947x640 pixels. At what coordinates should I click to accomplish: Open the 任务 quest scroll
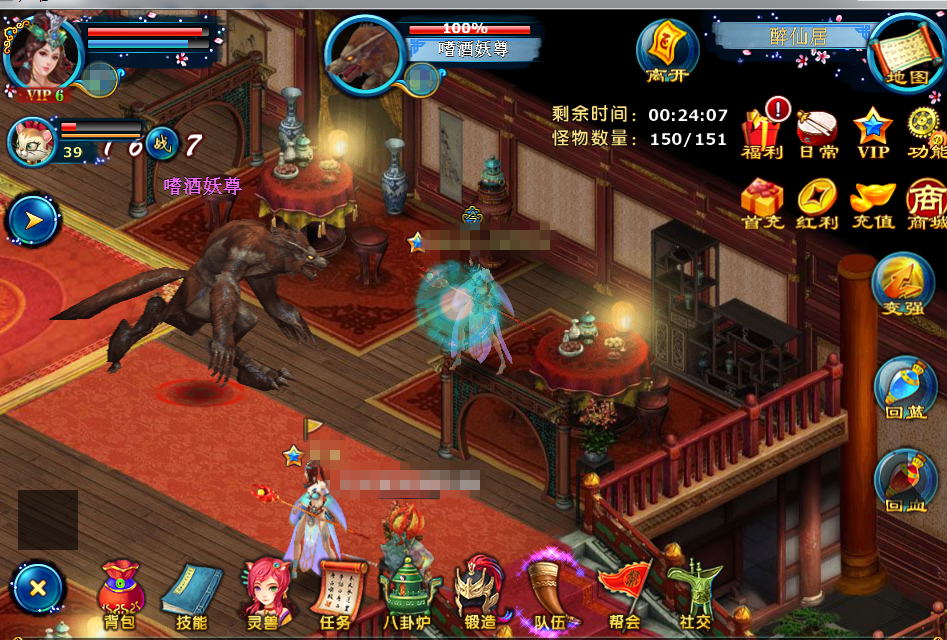[x=334, y=596]
